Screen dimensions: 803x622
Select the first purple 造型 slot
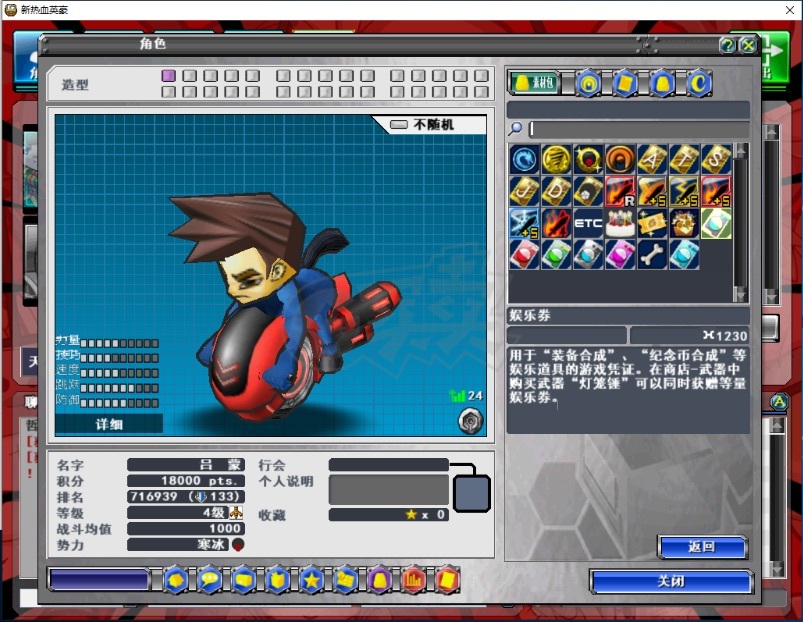pyautogui.click(x=168, y=76)
